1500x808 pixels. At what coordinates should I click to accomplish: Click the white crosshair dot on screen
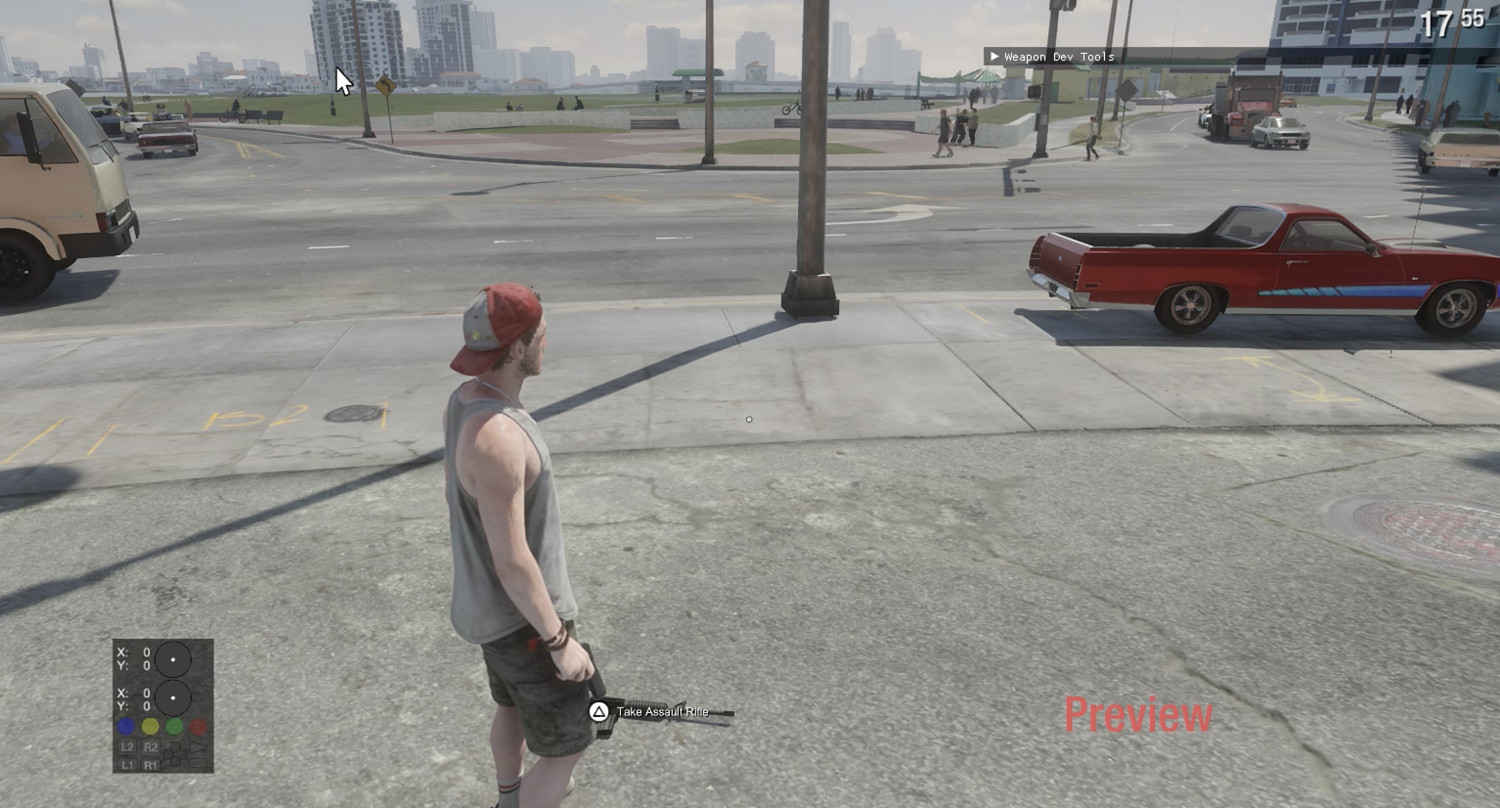coord(749,420)
